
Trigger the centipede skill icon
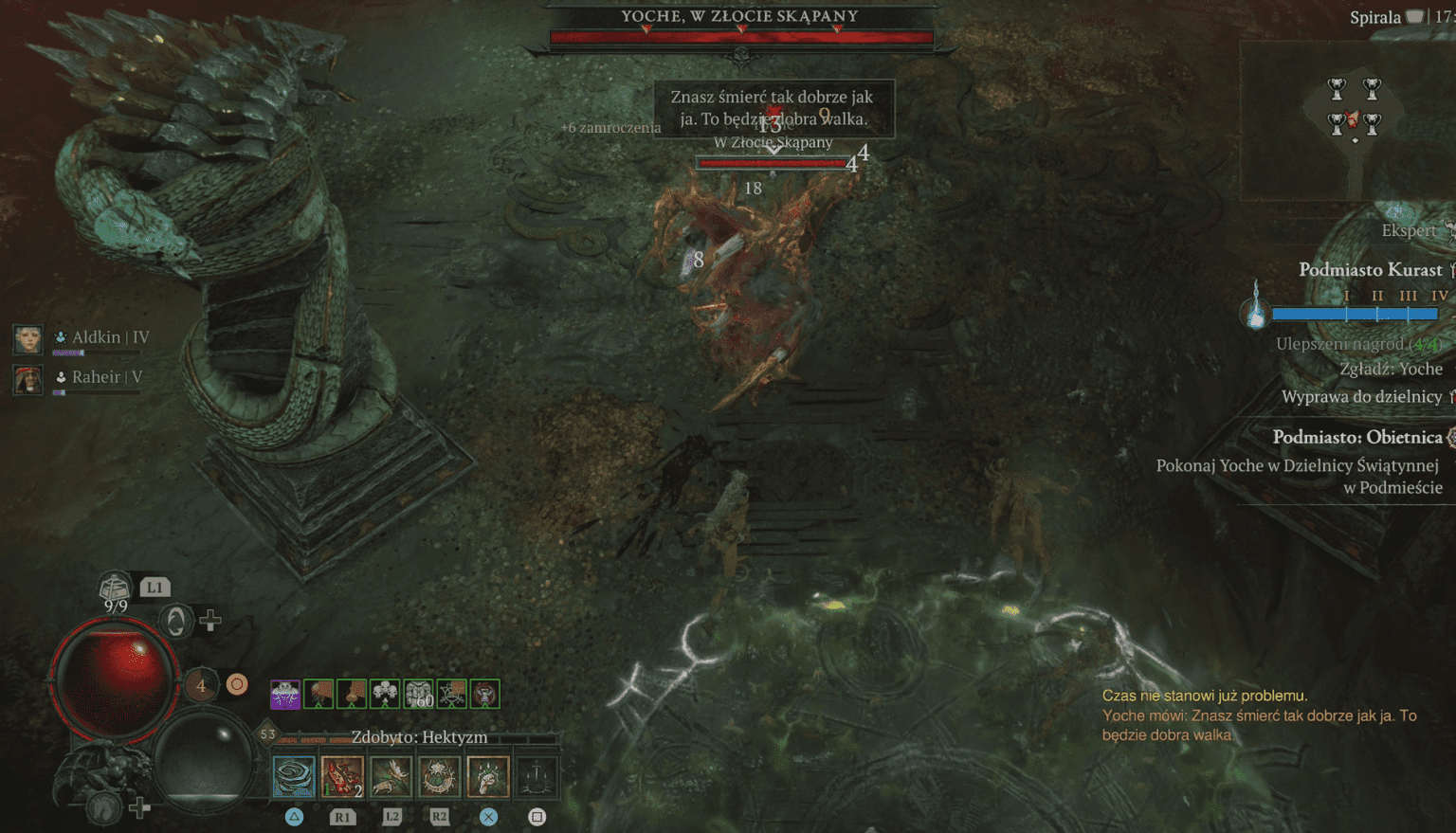pos(439,776)
